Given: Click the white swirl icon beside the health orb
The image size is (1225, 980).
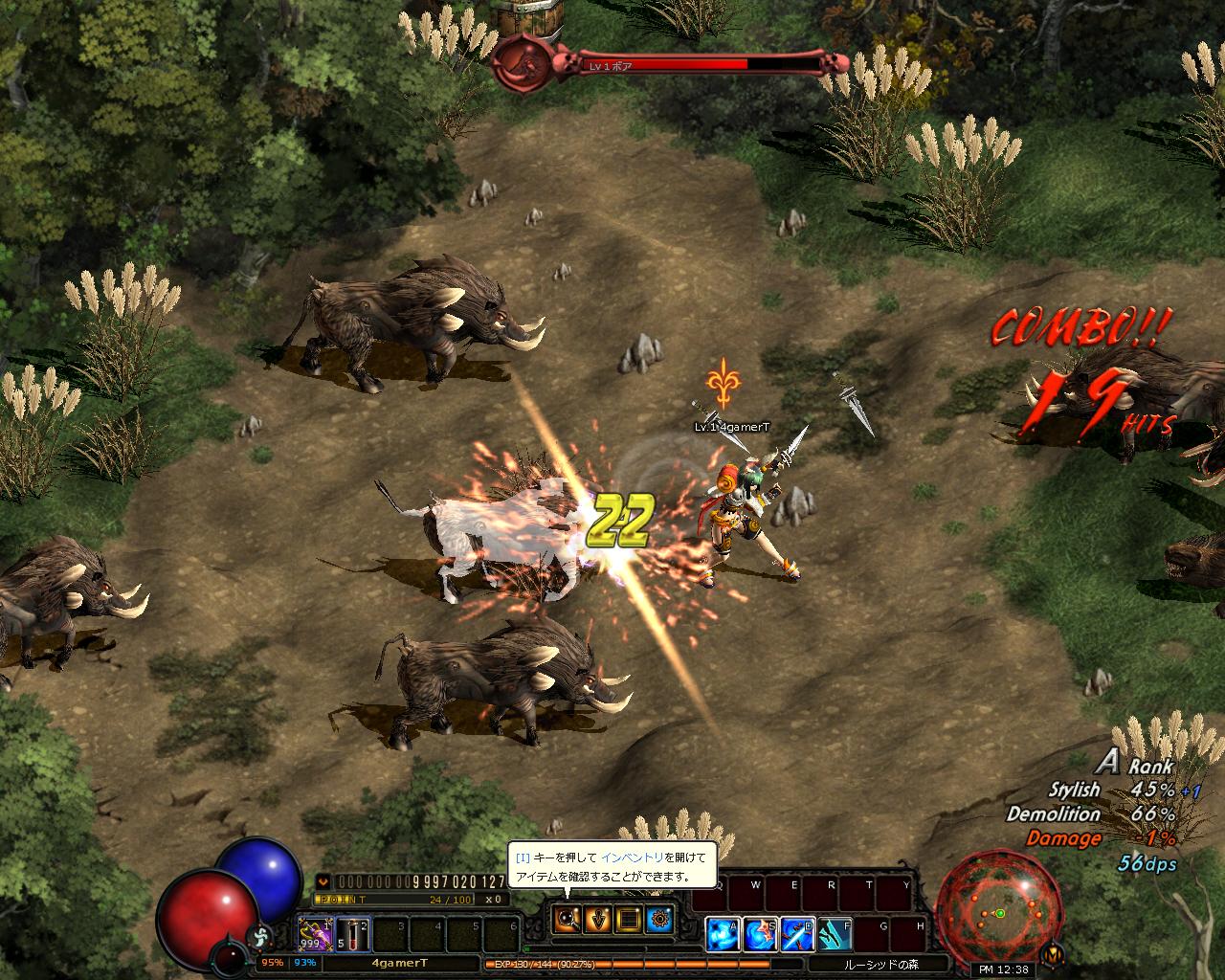Looking at the screenshot, I should click(256, 936).
